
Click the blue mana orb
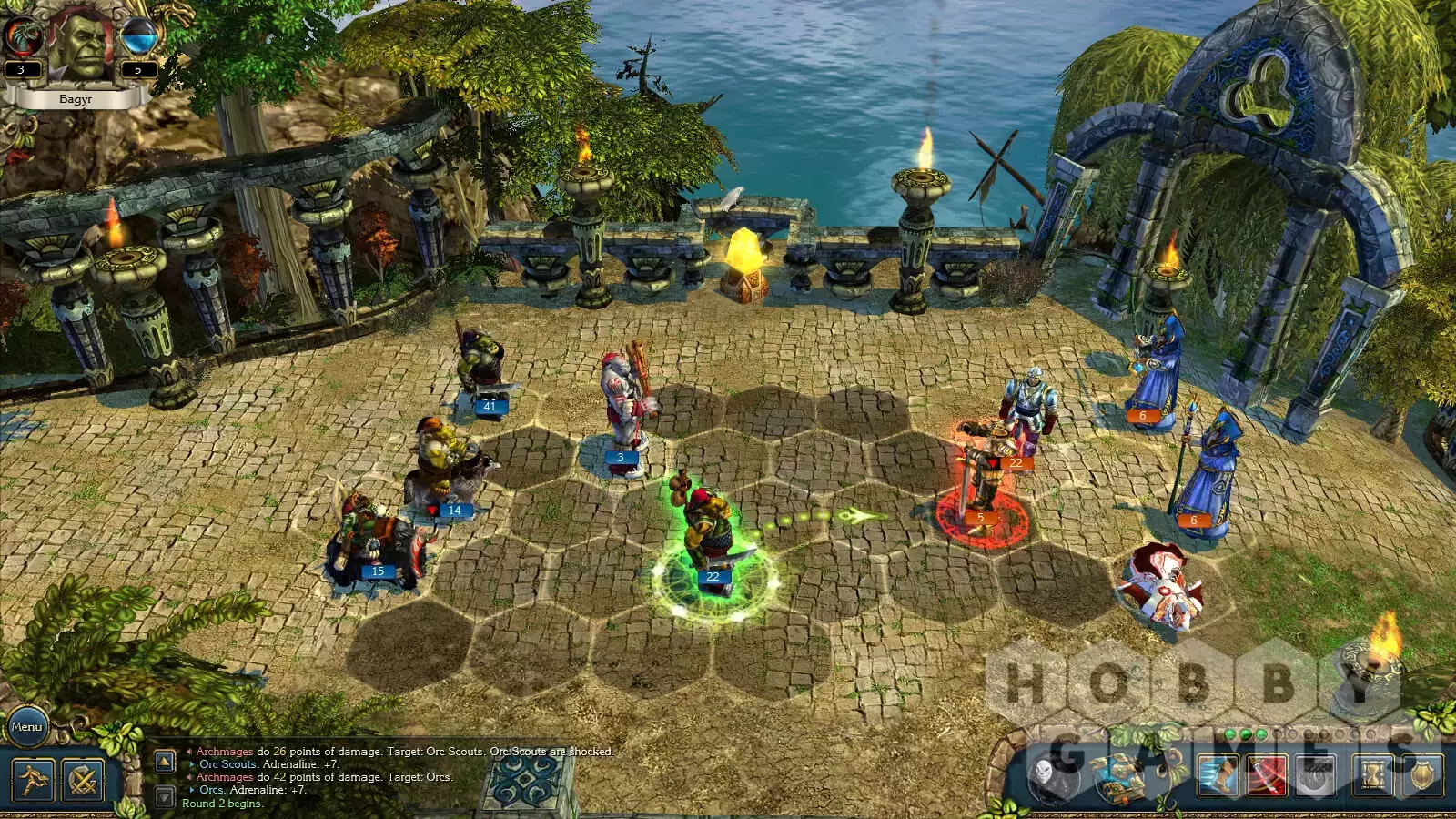coord(138,38)
